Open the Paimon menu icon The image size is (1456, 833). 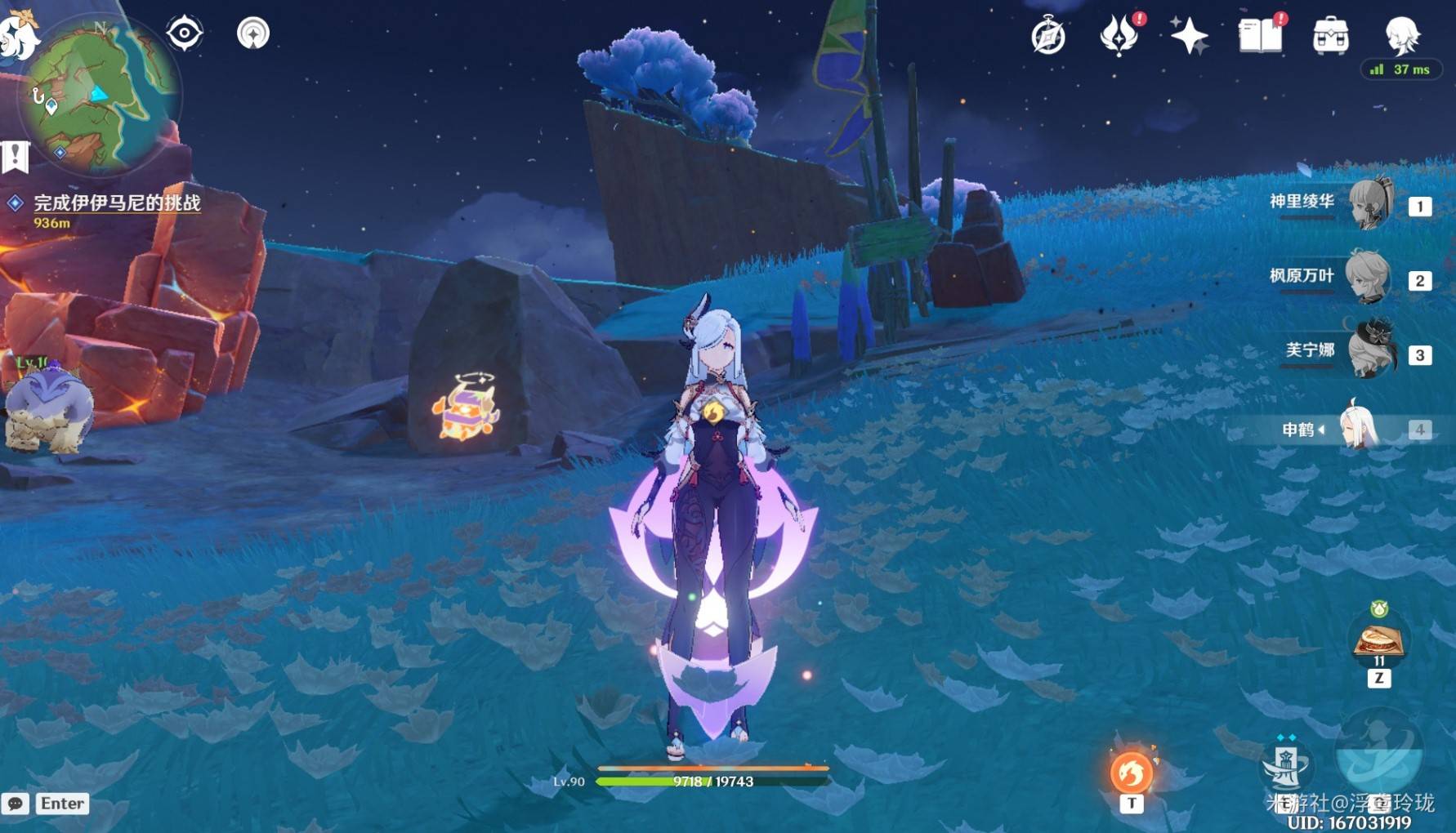click(x=18, y=33)
